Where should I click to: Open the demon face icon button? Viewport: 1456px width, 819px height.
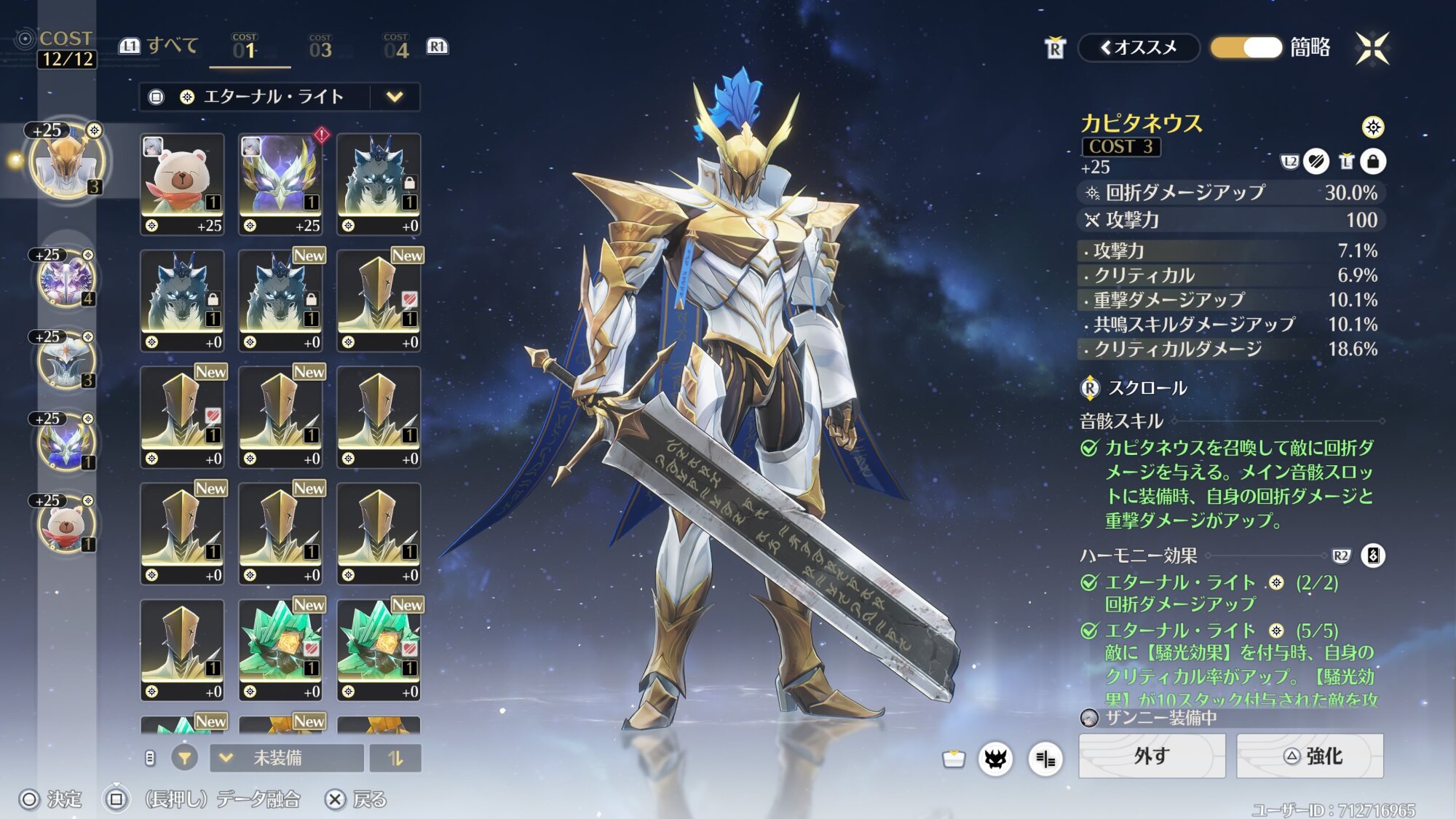[x=995, y=759]
